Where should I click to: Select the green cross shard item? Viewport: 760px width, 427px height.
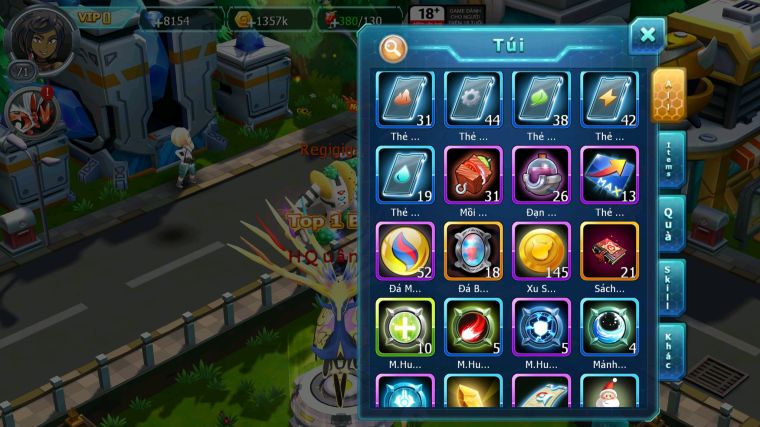point(404,327)
